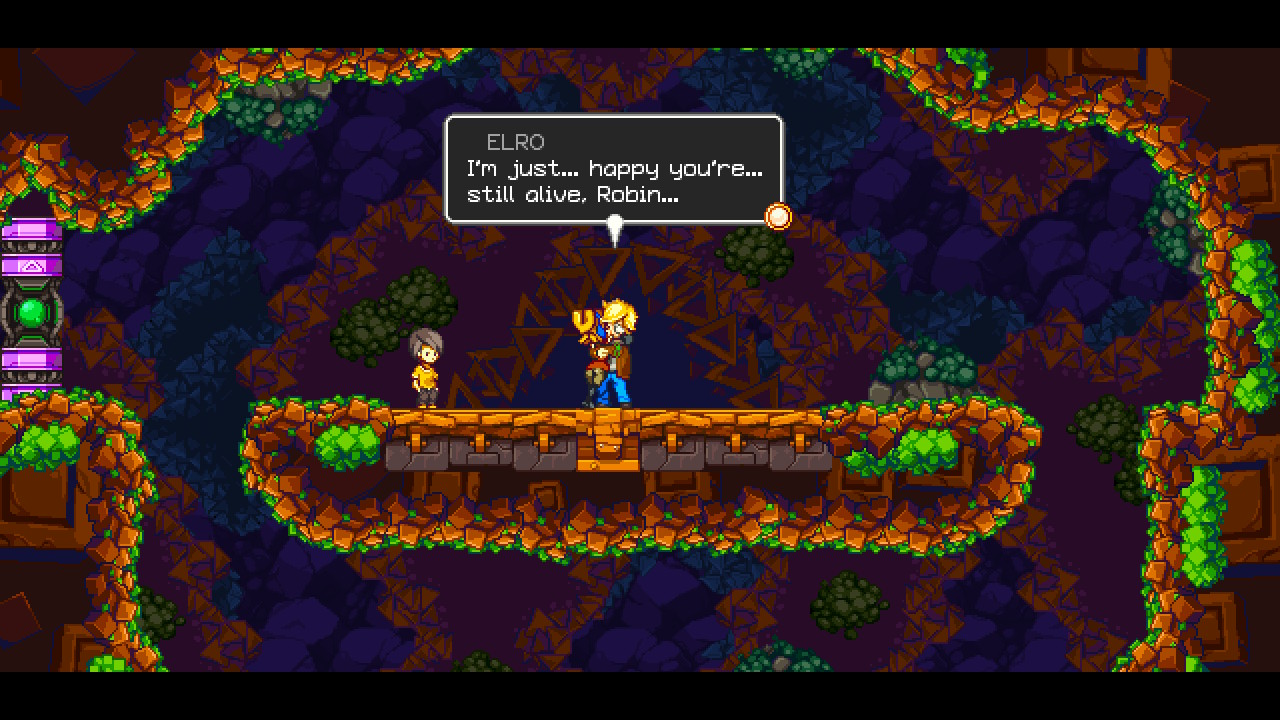Click the orange dialogue continue indicator
1280x720 pixels.
pos(777,216)
